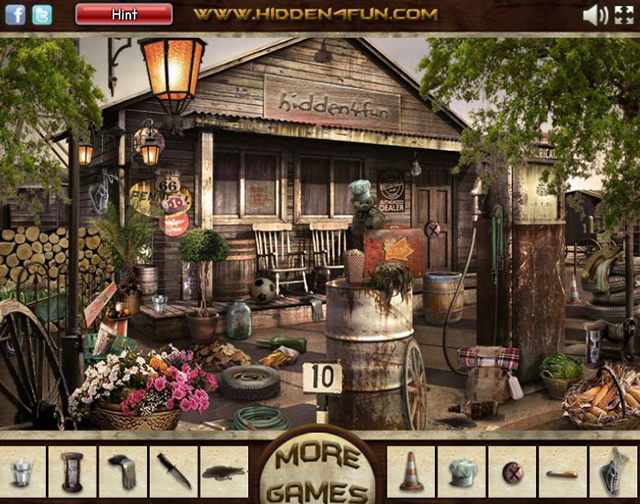
Task: Click the red Hint button
Action: click(124, 14)
